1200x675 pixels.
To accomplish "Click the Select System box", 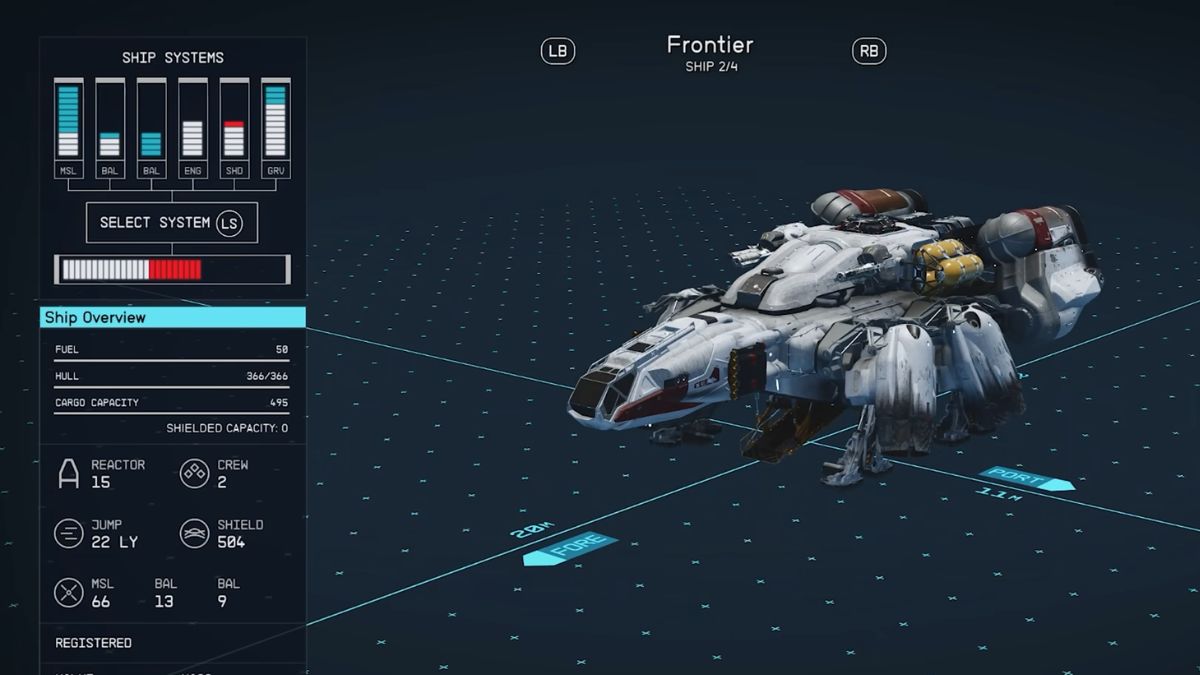I will tap(172, 222).
